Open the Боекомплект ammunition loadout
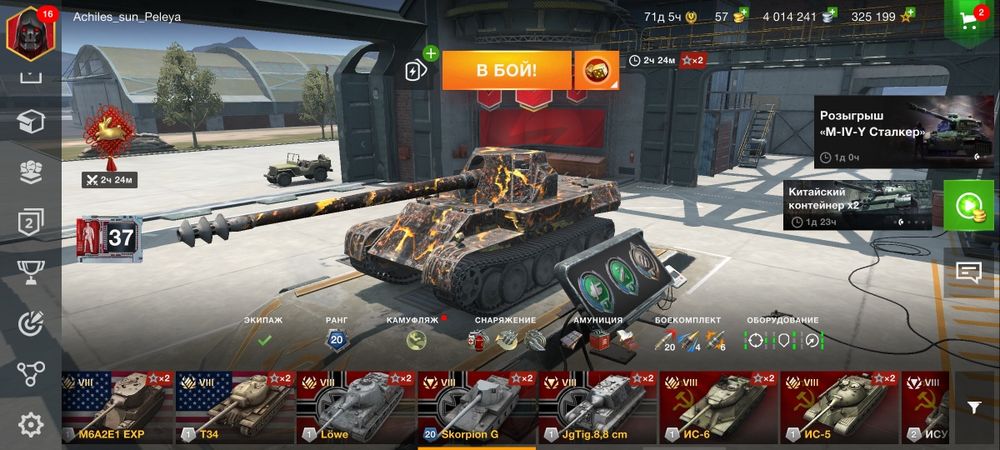Screen dimensions: 1000x450 (689, 338)
